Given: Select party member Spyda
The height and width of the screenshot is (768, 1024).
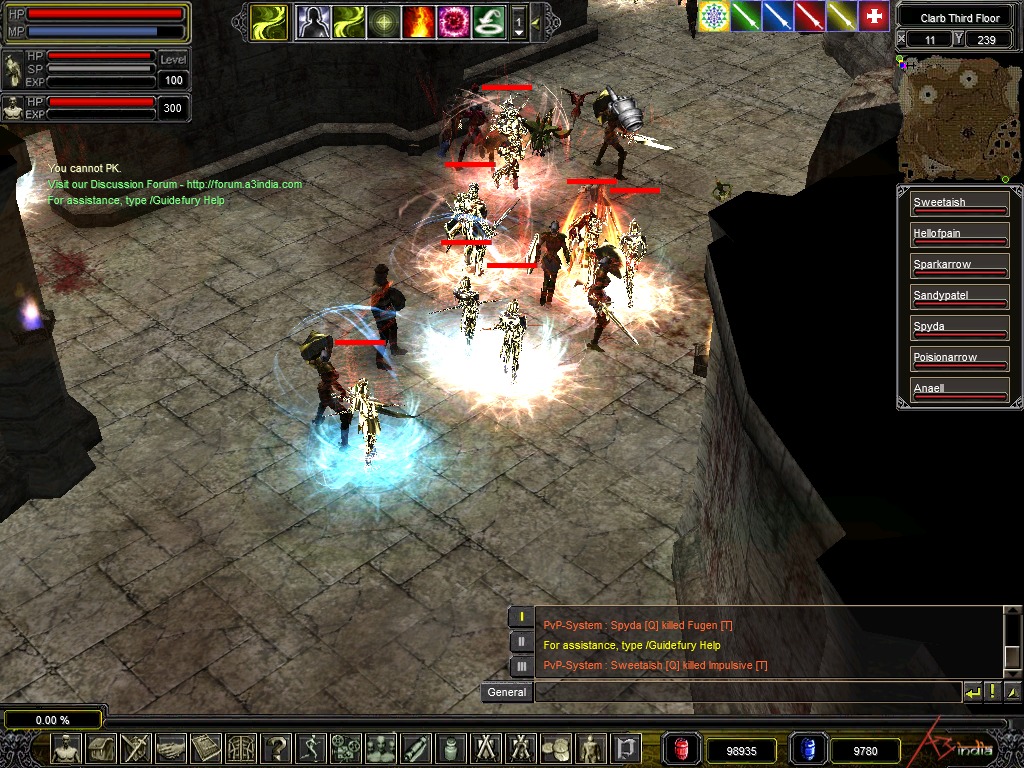Looking at the screenshot, I should 958,327.
